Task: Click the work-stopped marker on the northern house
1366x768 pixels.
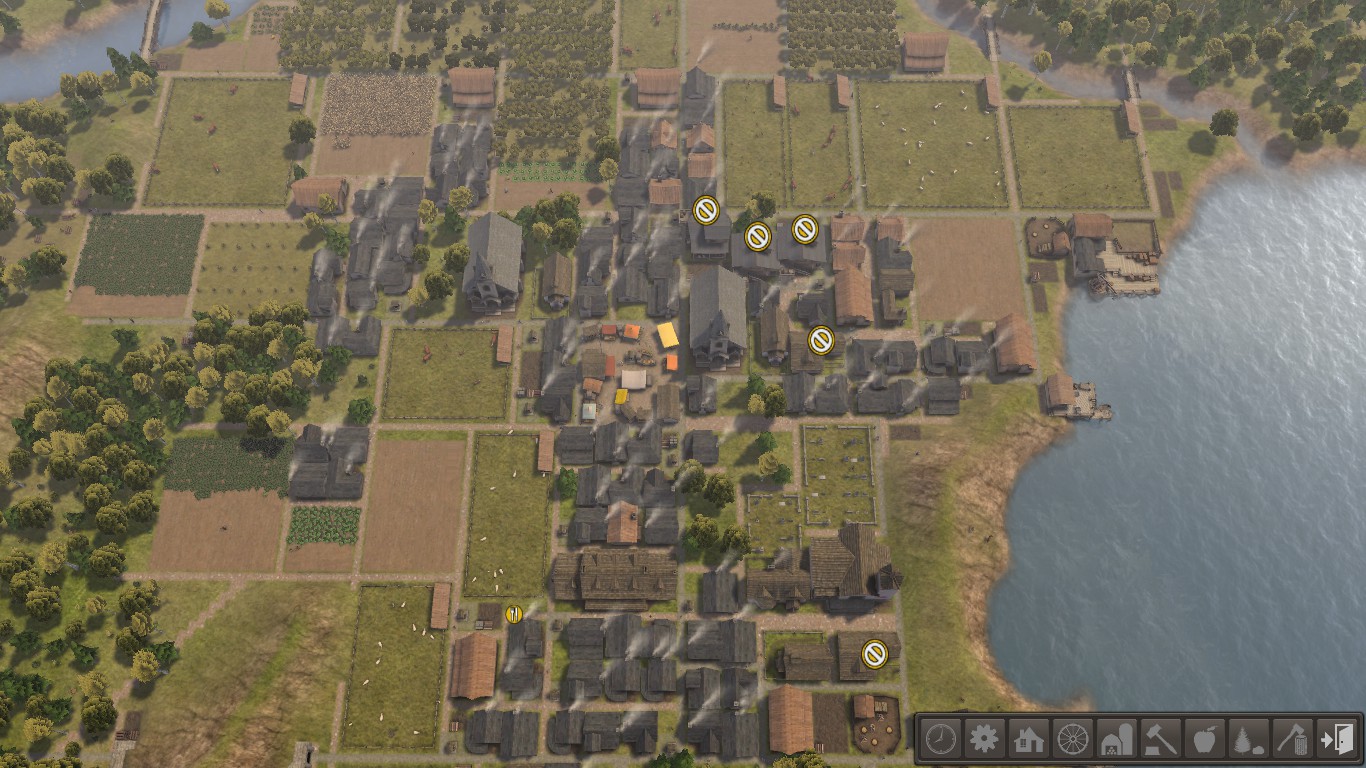Action: tap(706, 208)
